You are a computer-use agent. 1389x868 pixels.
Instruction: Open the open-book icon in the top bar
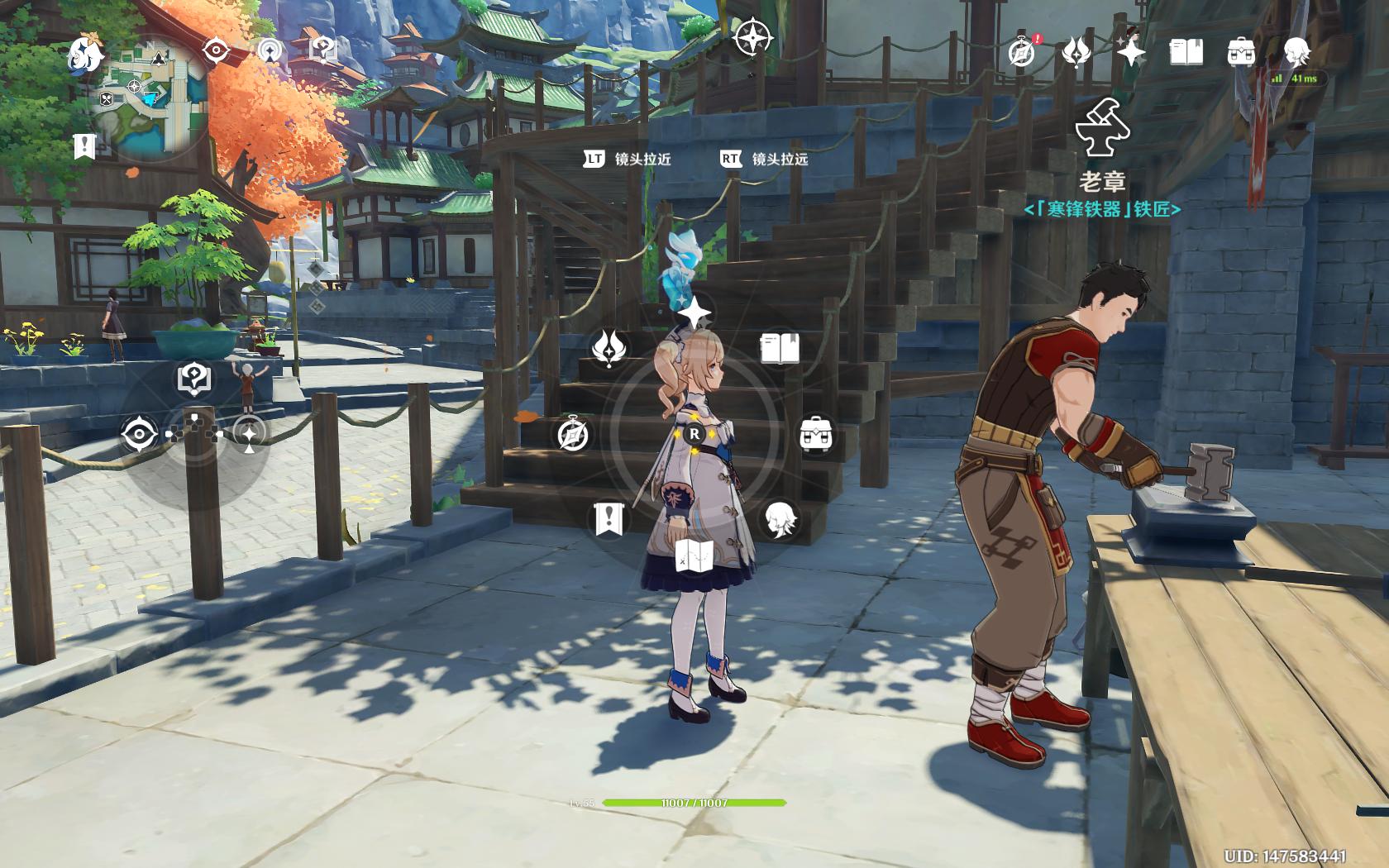click(x=1186, y=52)
